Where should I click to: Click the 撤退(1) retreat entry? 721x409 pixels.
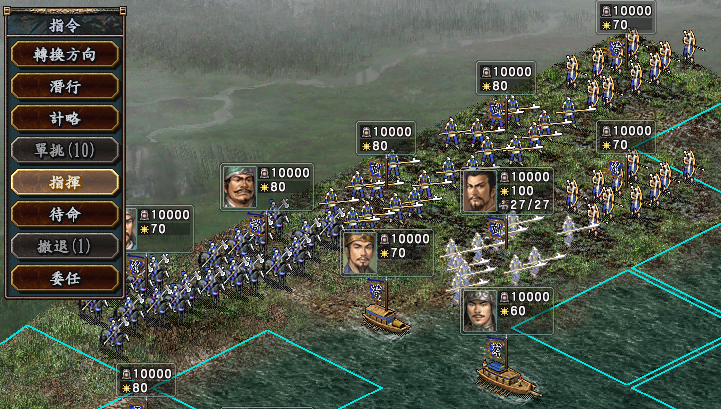(x=64, y=246)
